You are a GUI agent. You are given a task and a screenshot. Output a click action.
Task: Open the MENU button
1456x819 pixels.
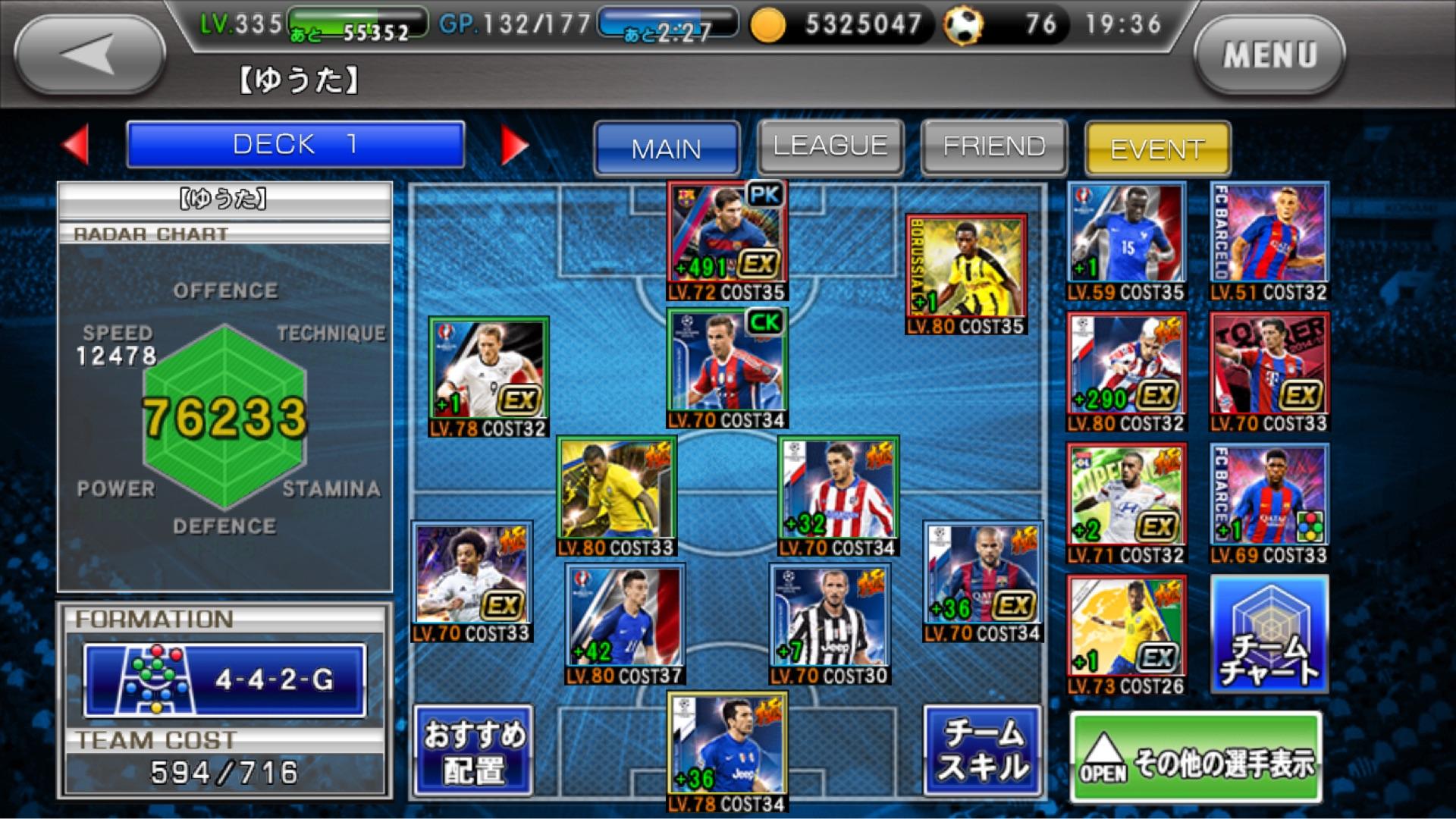pos(1269,55)
